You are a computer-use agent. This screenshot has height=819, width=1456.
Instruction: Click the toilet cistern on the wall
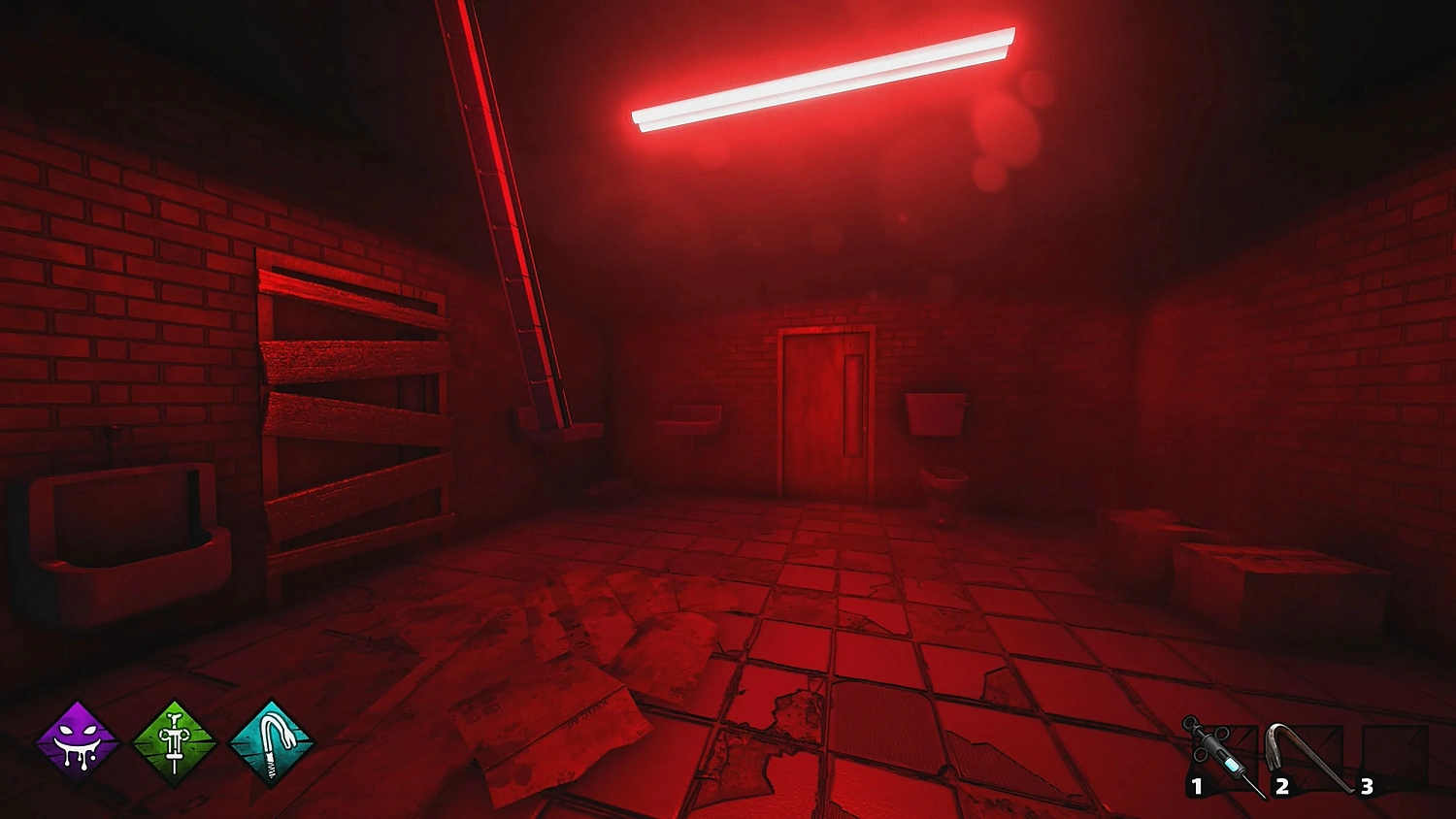[x=937, y=412]
